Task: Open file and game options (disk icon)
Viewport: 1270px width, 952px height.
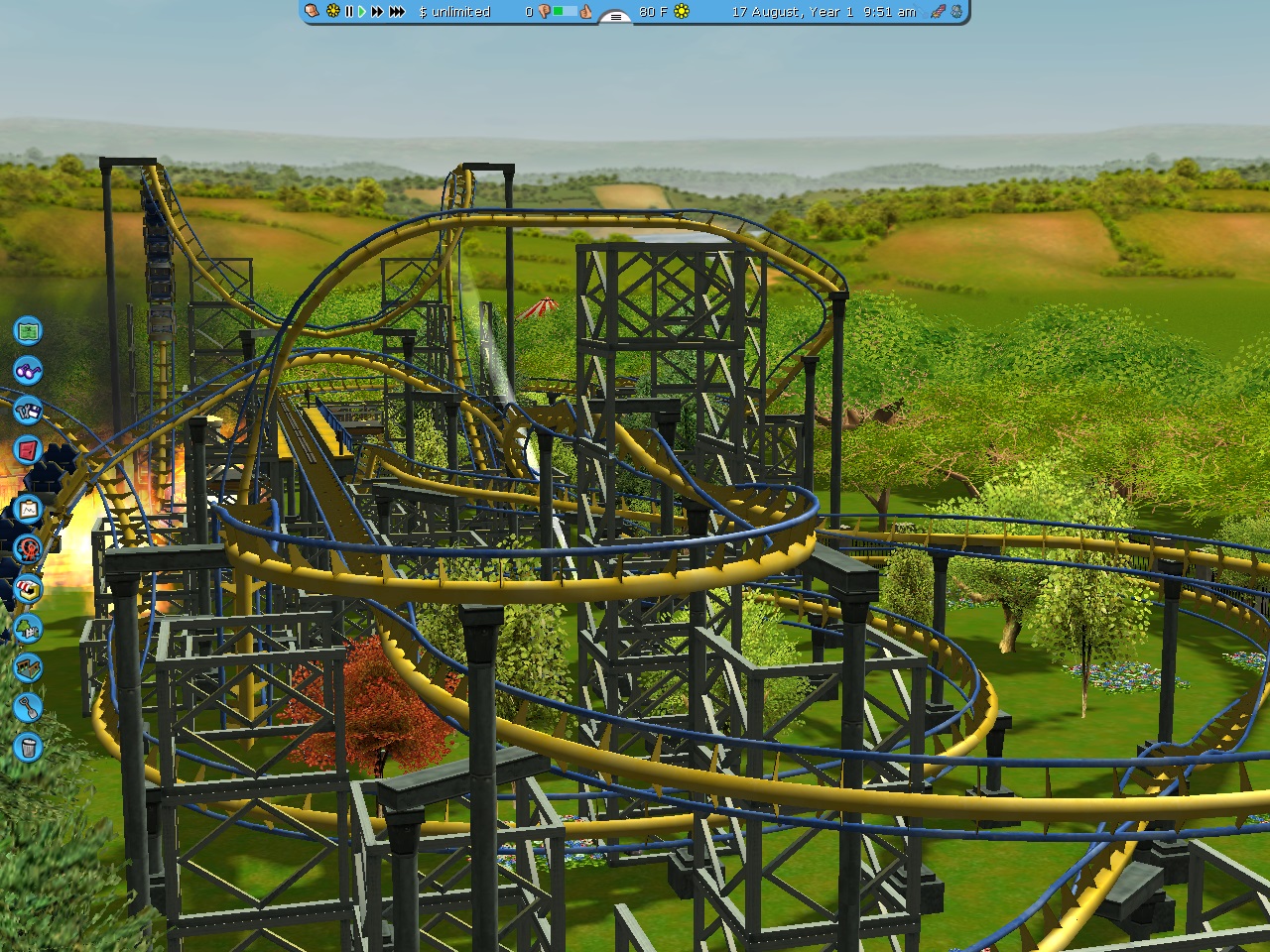Action: coord(28,410)
